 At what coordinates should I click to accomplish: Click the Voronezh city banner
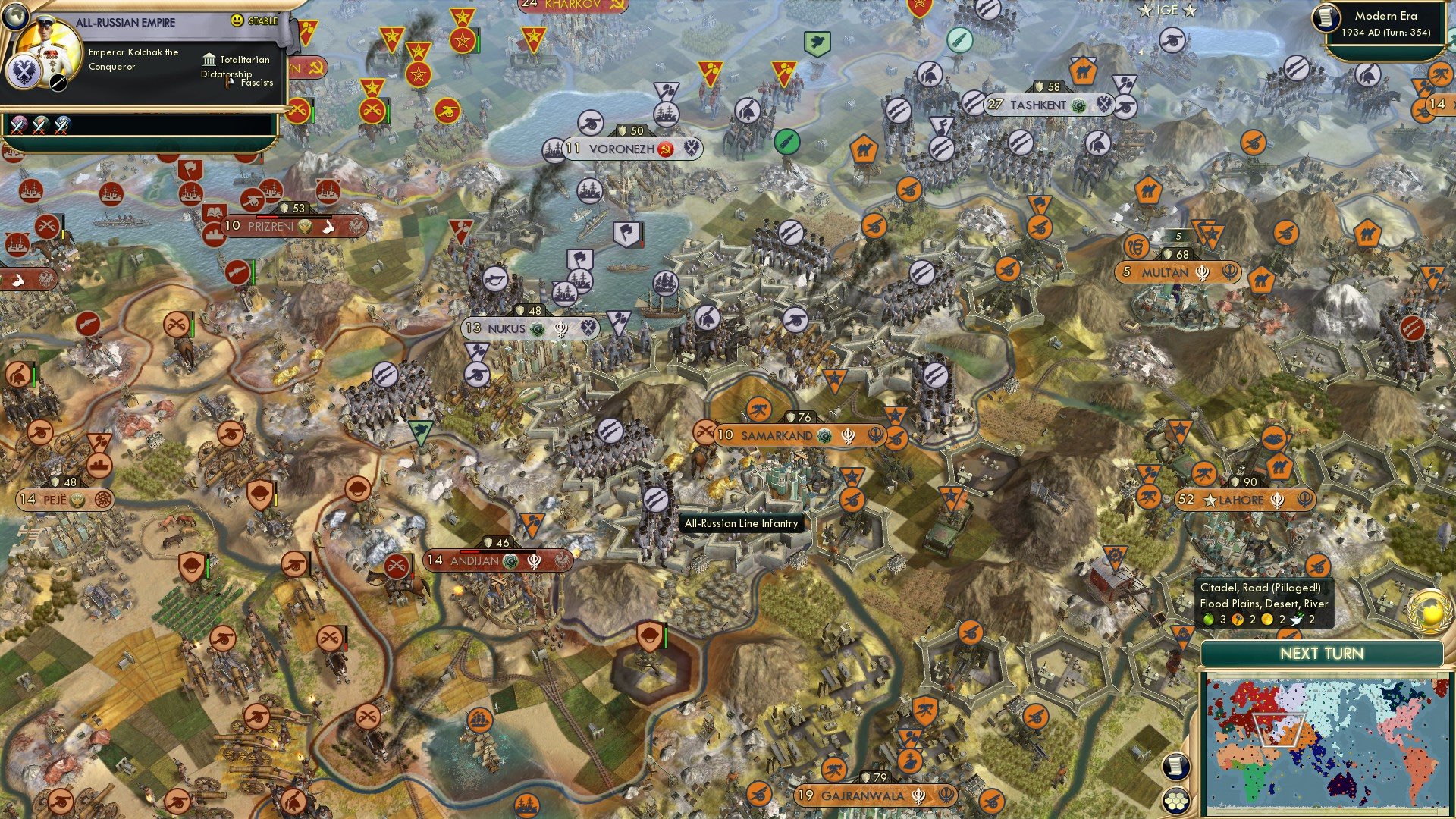coord(622,149)
